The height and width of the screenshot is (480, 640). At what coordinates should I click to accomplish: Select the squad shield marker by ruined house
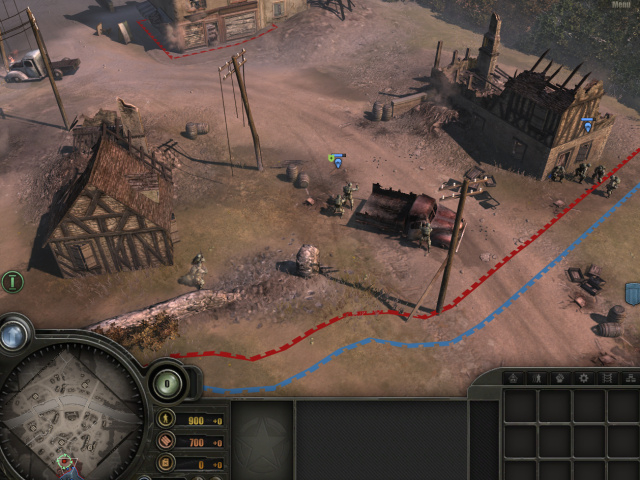click(587, 125)
